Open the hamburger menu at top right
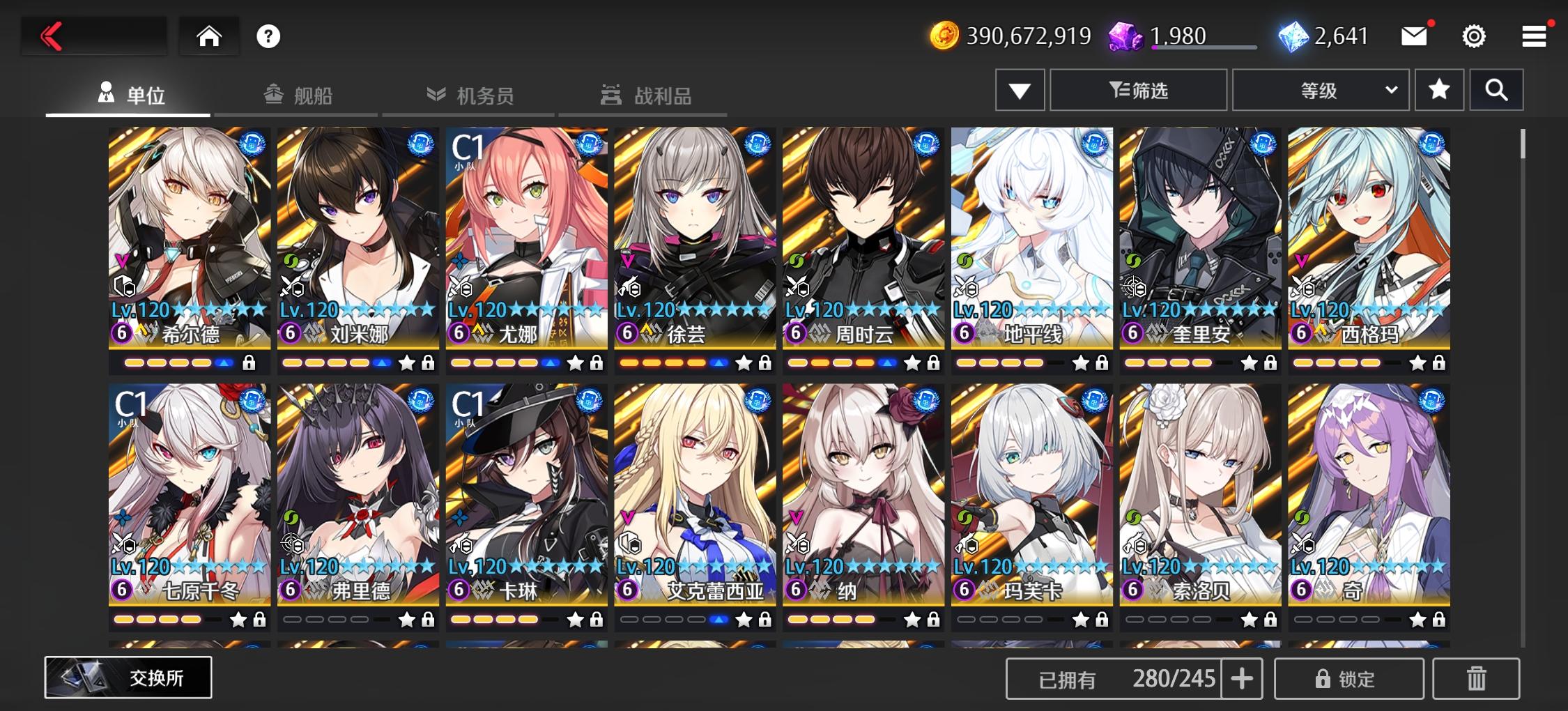This screenshot has width=1568, height=711. [x=1533, y=36]
